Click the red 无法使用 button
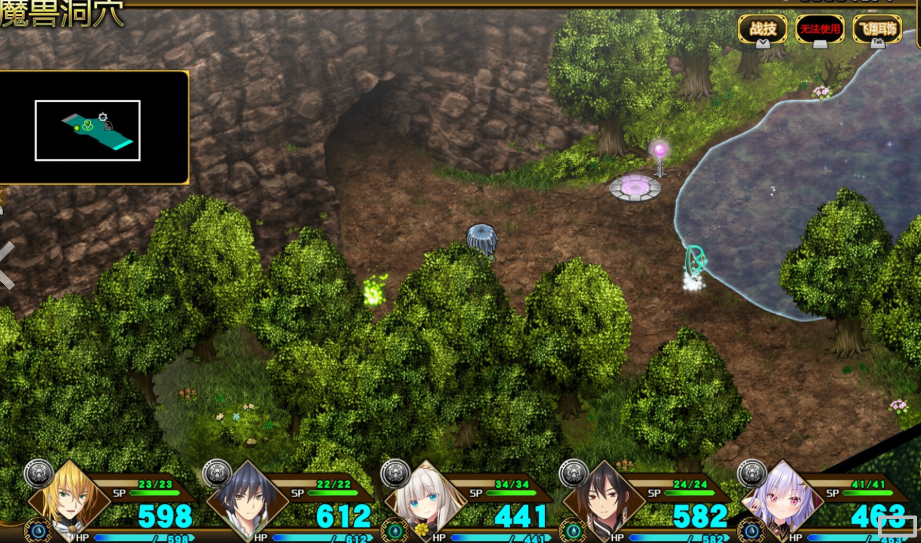The width and height of the screenshot is (921, 543). click(819, 29)
